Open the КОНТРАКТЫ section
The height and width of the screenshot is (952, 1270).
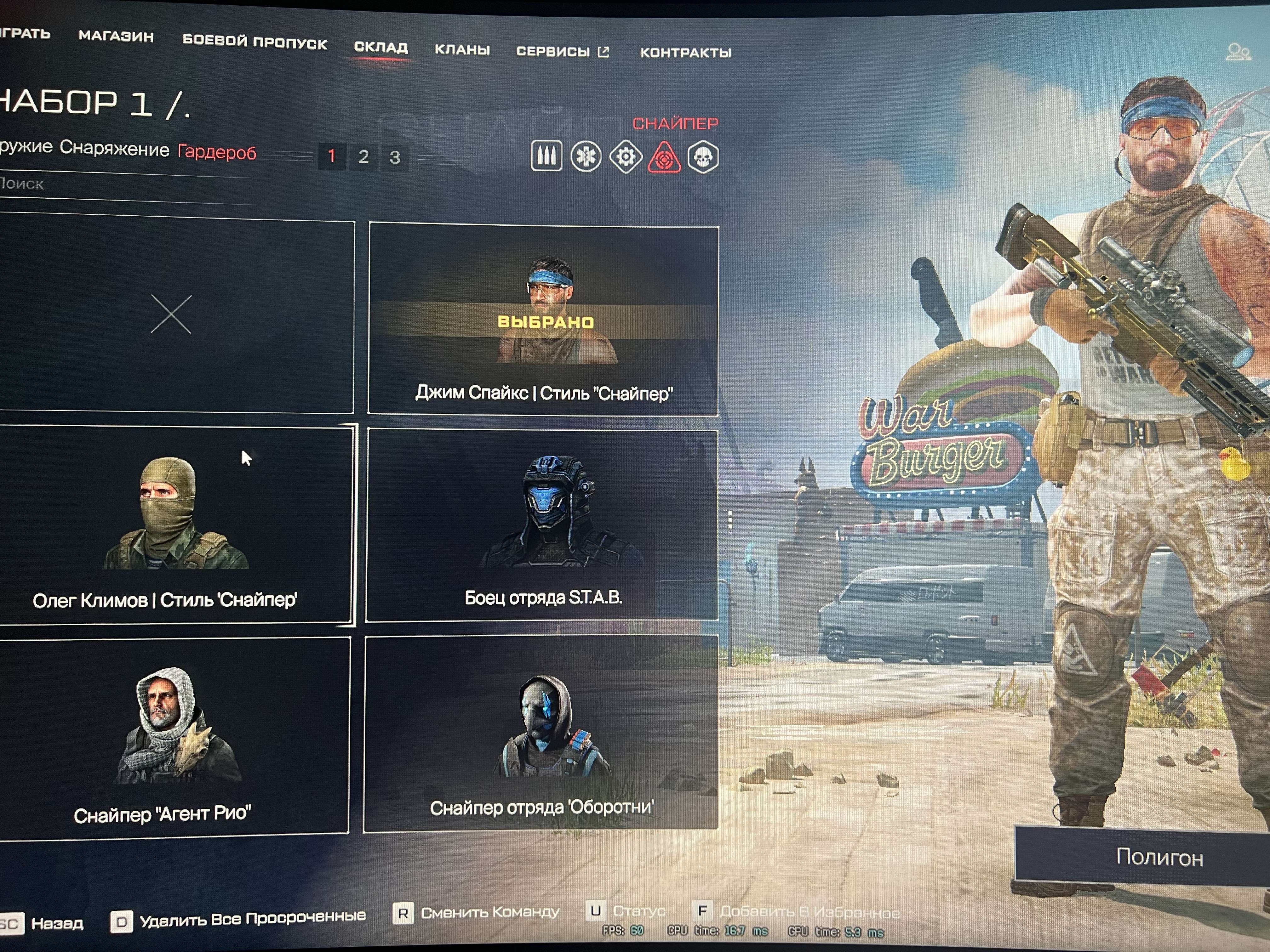tap(685, 53)
